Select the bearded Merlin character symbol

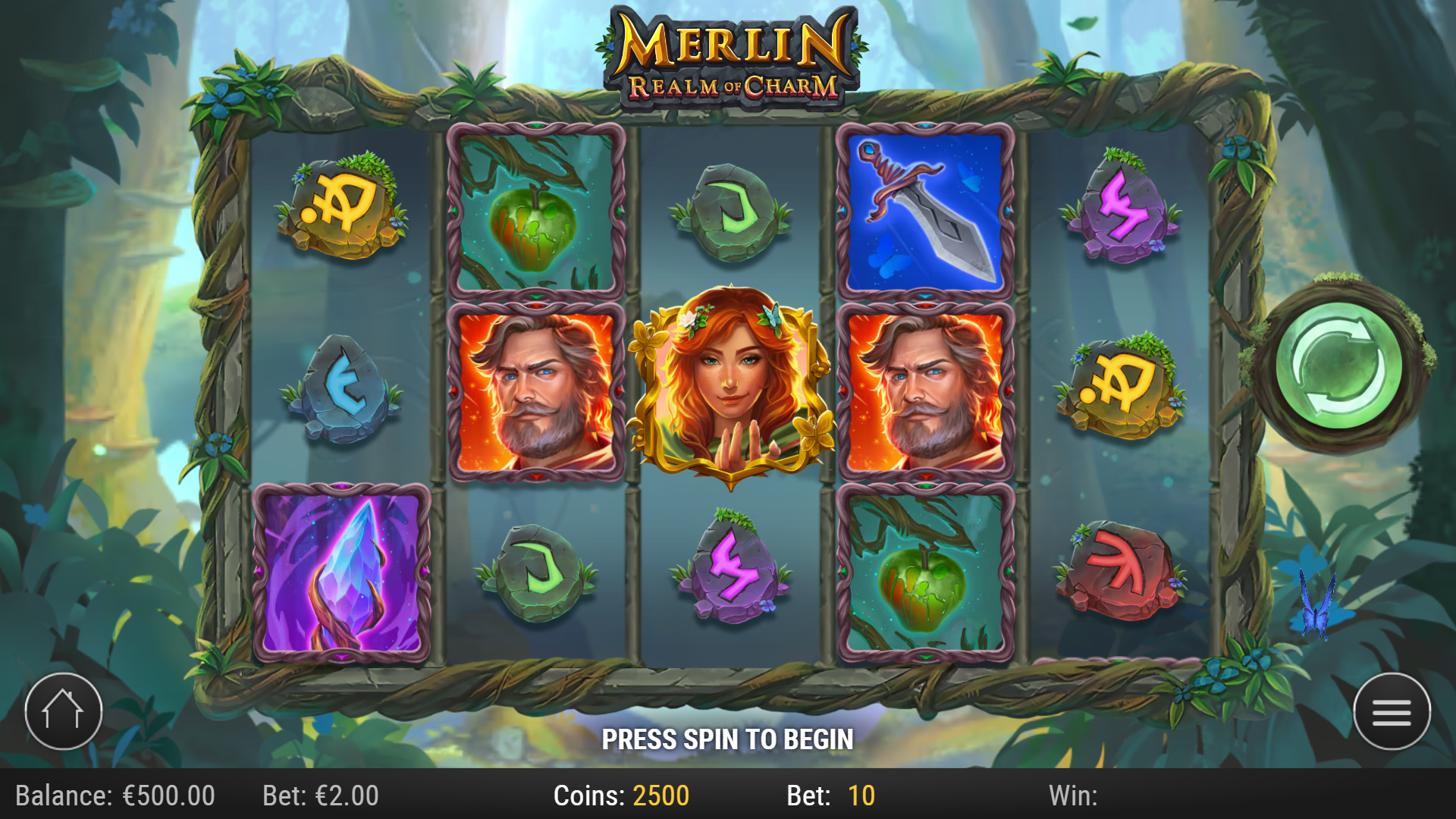pyautogui.click(x=535, y=391)
